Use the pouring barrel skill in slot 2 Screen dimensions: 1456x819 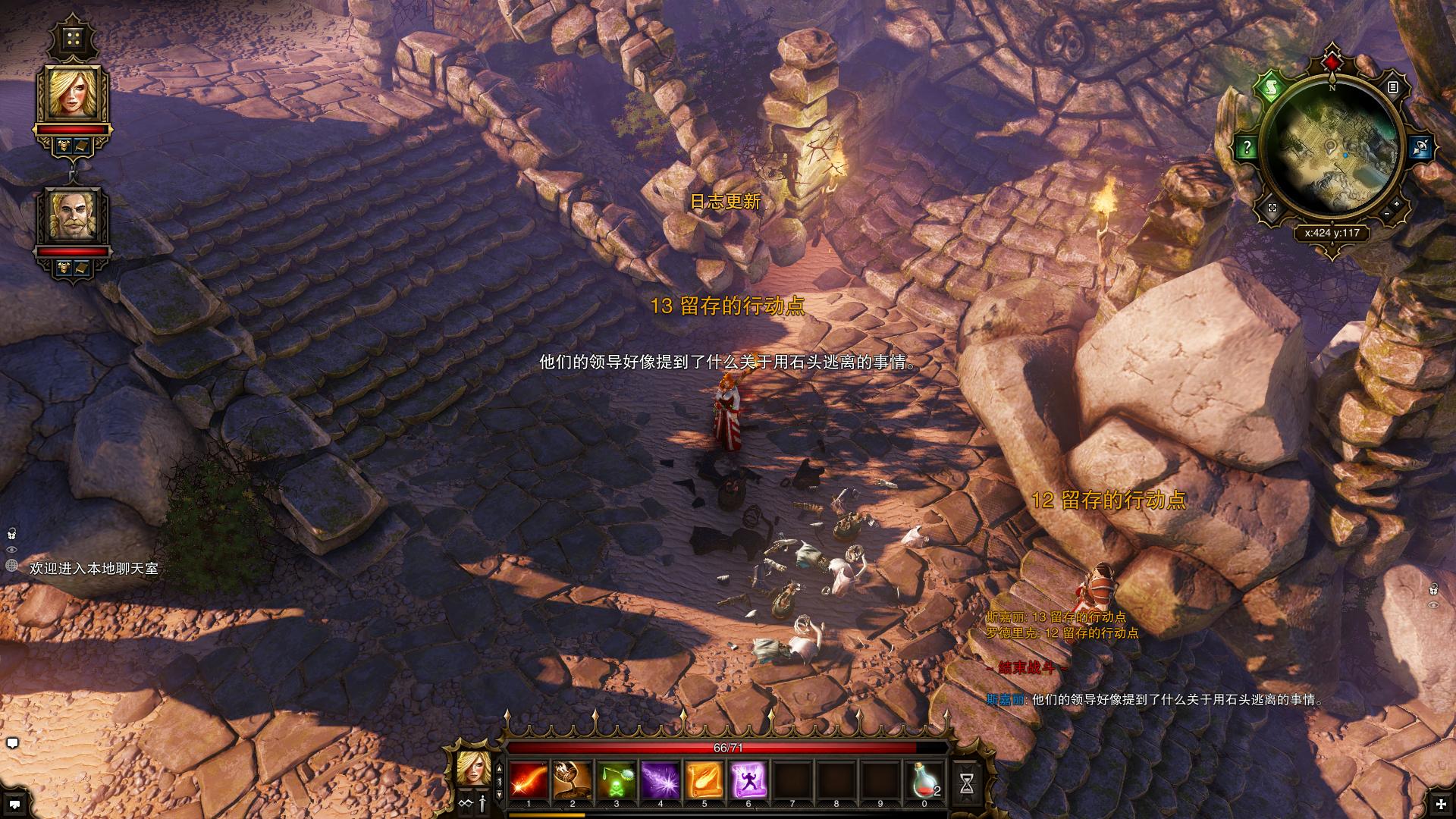[573, 780]
